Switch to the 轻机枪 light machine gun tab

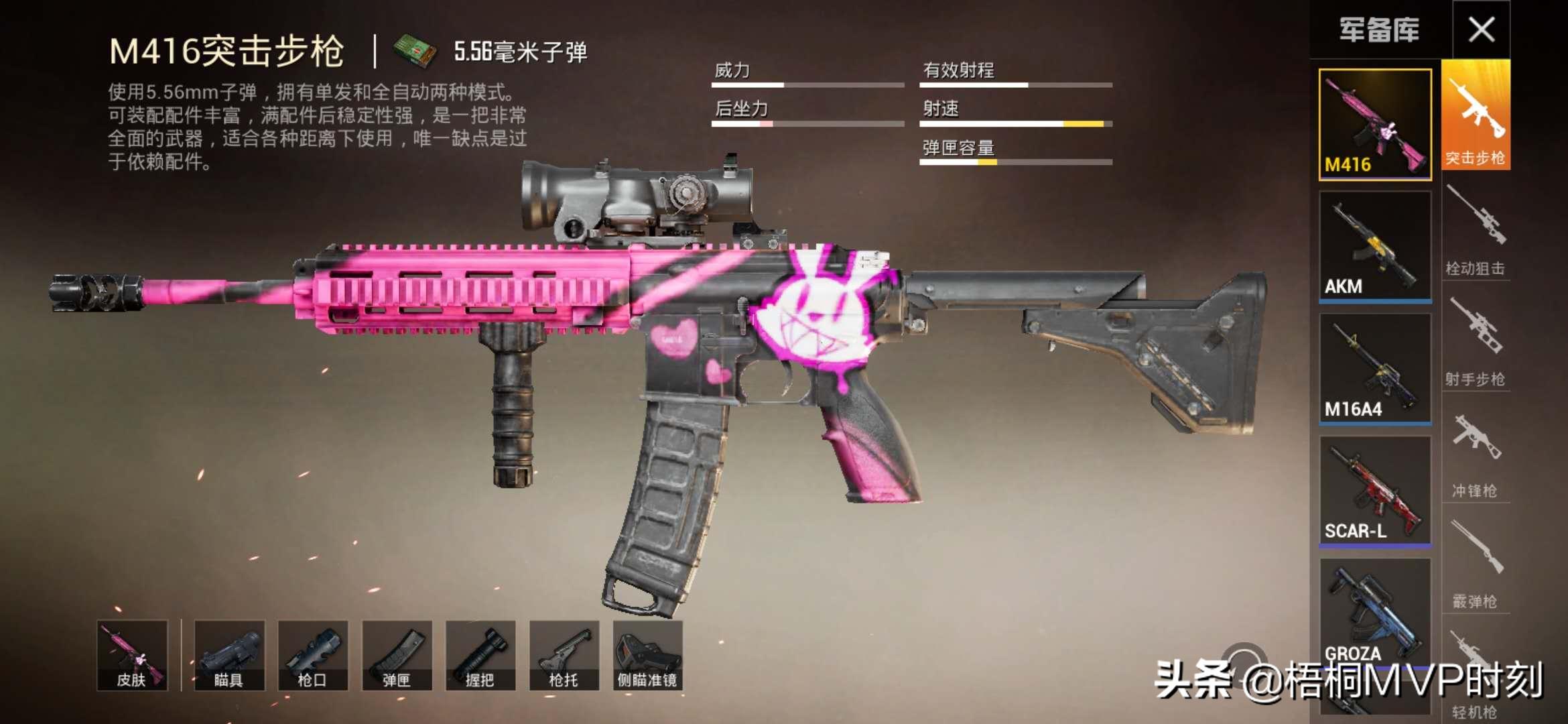[x=1474, y=677]
